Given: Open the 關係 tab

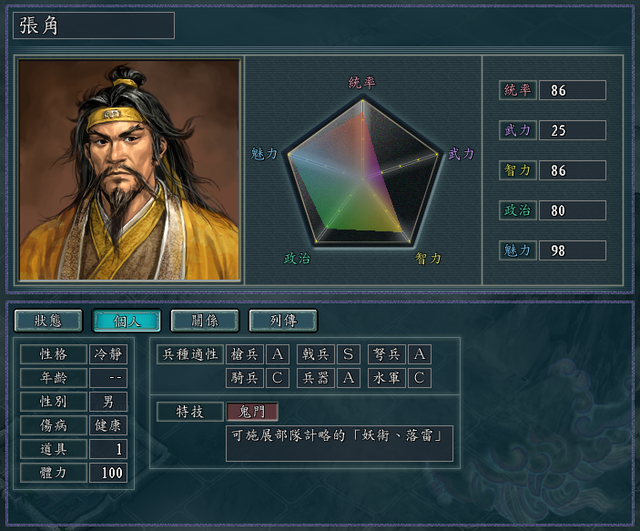Looking at the screenshot, I should pos(205,320).
